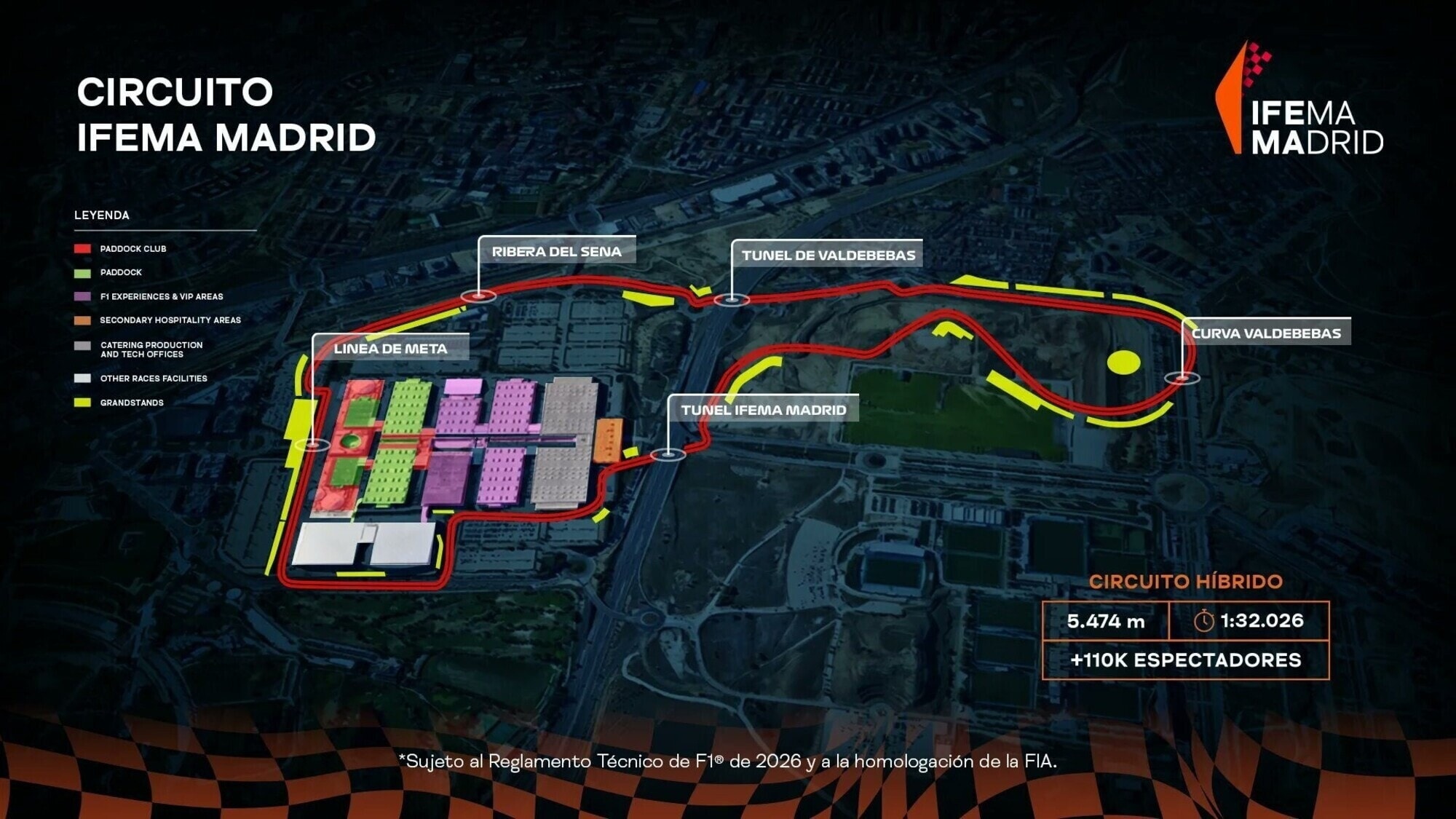Select the Tunel de Valdebebas marker label
This screenshot has width=1456, height=819.
coord(828,256)
